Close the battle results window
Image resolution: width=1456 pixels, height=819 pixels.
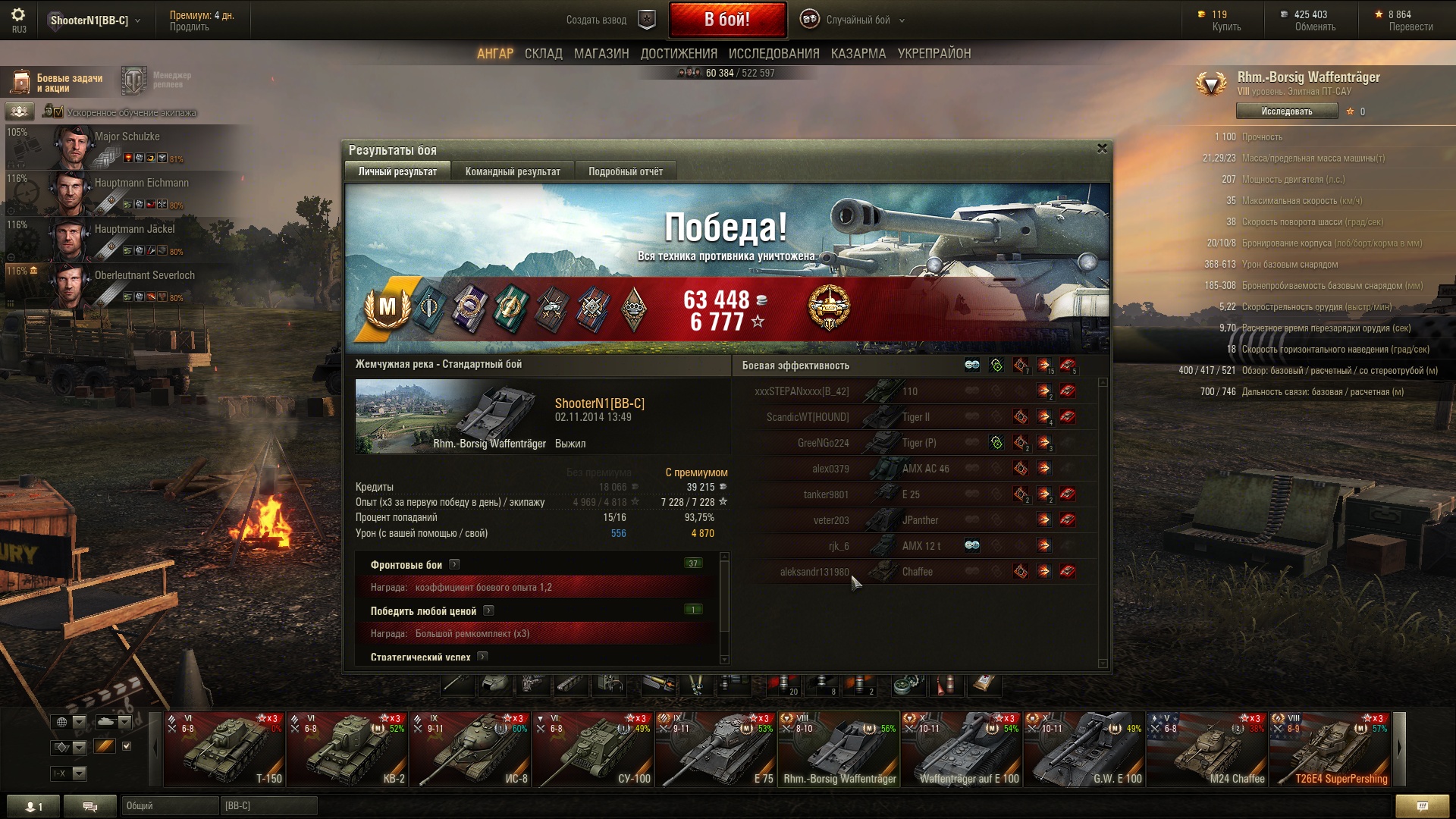(1102, 149)
